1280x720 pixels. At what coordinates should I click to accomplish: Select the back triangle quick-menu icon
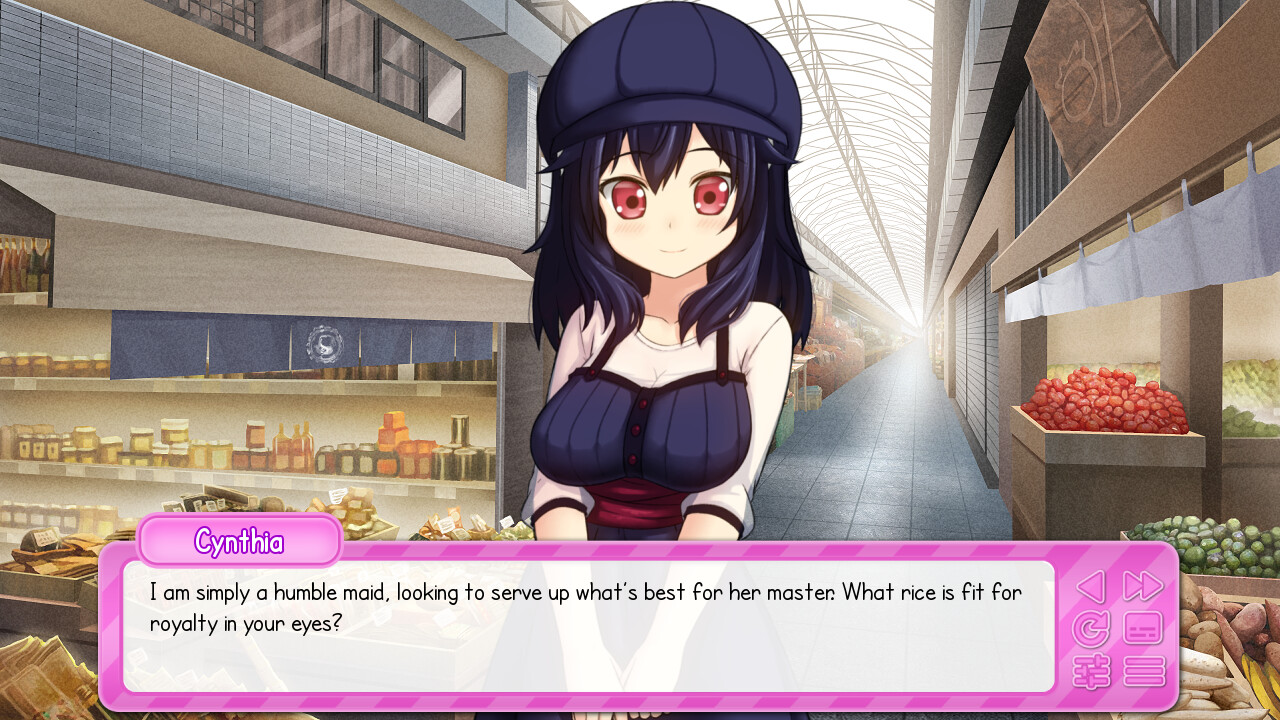[1092, 588]
